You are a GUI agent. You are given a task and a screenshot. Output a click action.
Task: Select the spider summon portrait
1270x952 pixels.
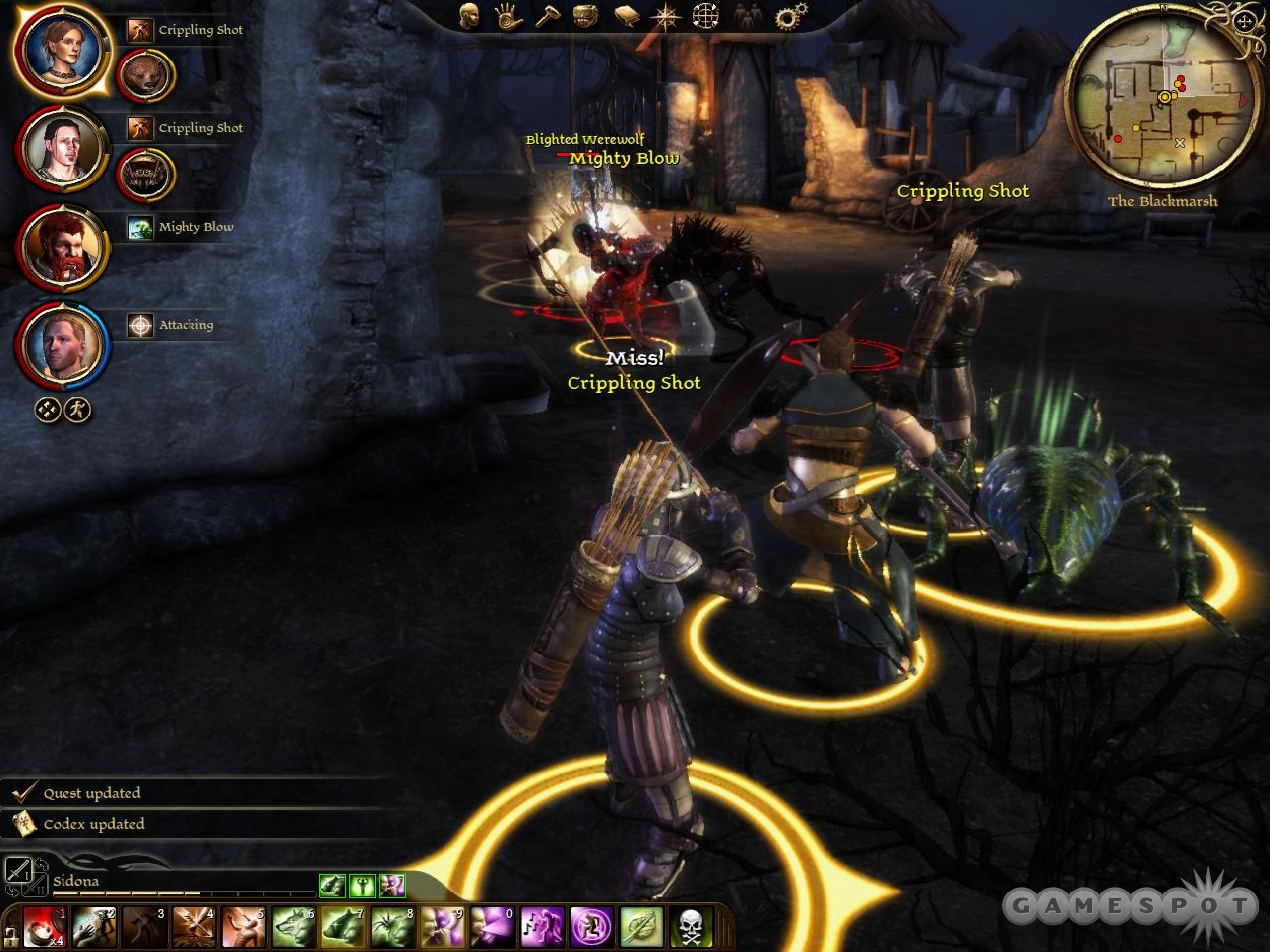coord(146,175)
